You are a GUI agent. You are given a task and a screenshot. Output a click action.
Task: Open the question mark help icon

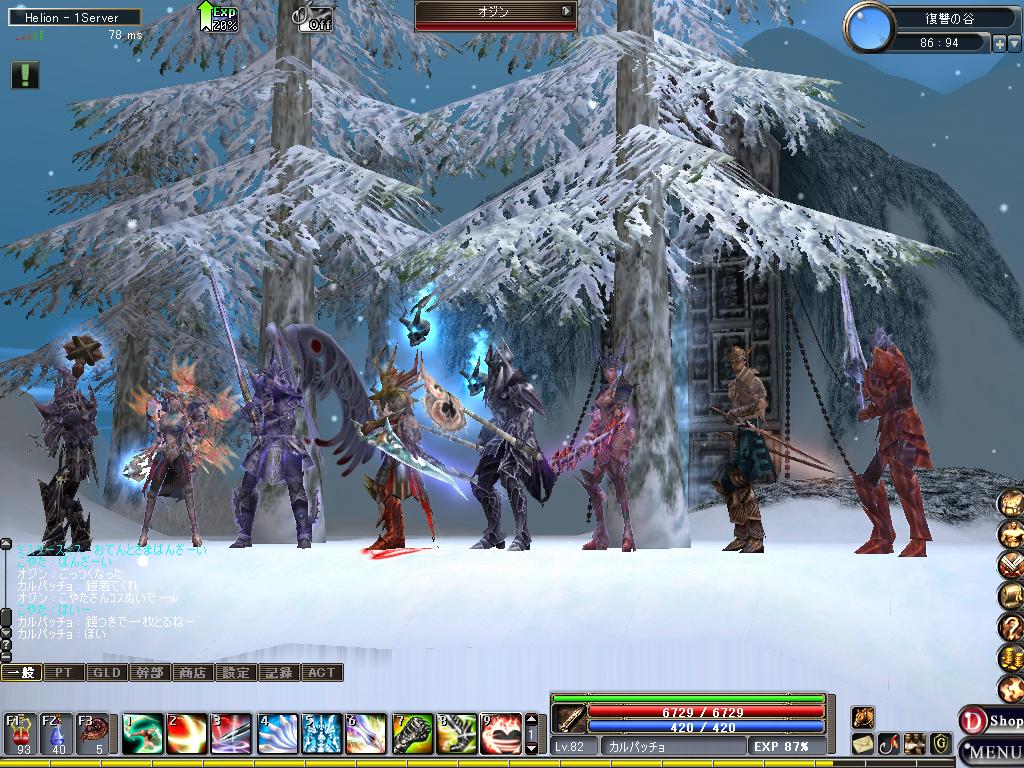(1011, 627)
